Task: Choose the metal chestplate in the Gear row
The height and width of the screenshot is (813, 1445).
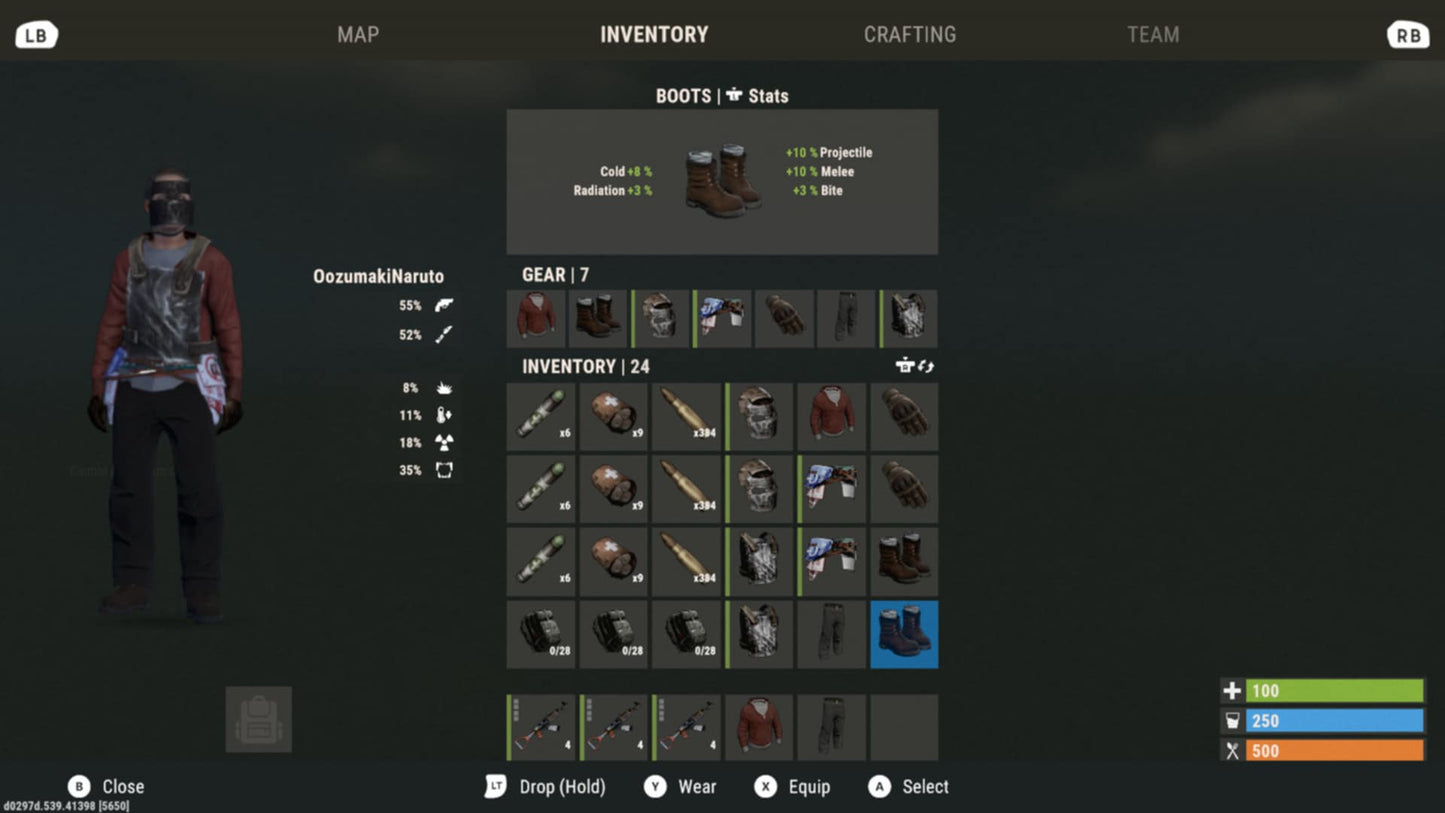Action: pos(909,319)
